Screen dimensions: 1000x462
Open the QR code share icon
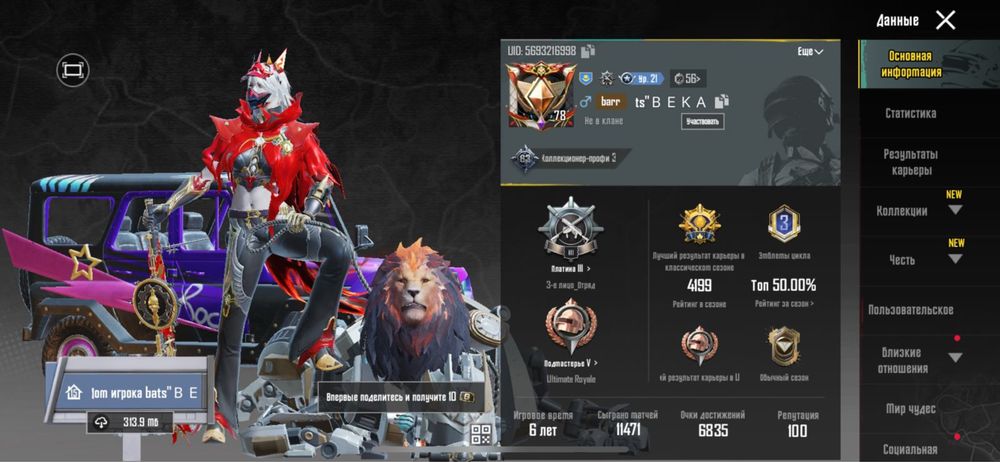[482, 434]
